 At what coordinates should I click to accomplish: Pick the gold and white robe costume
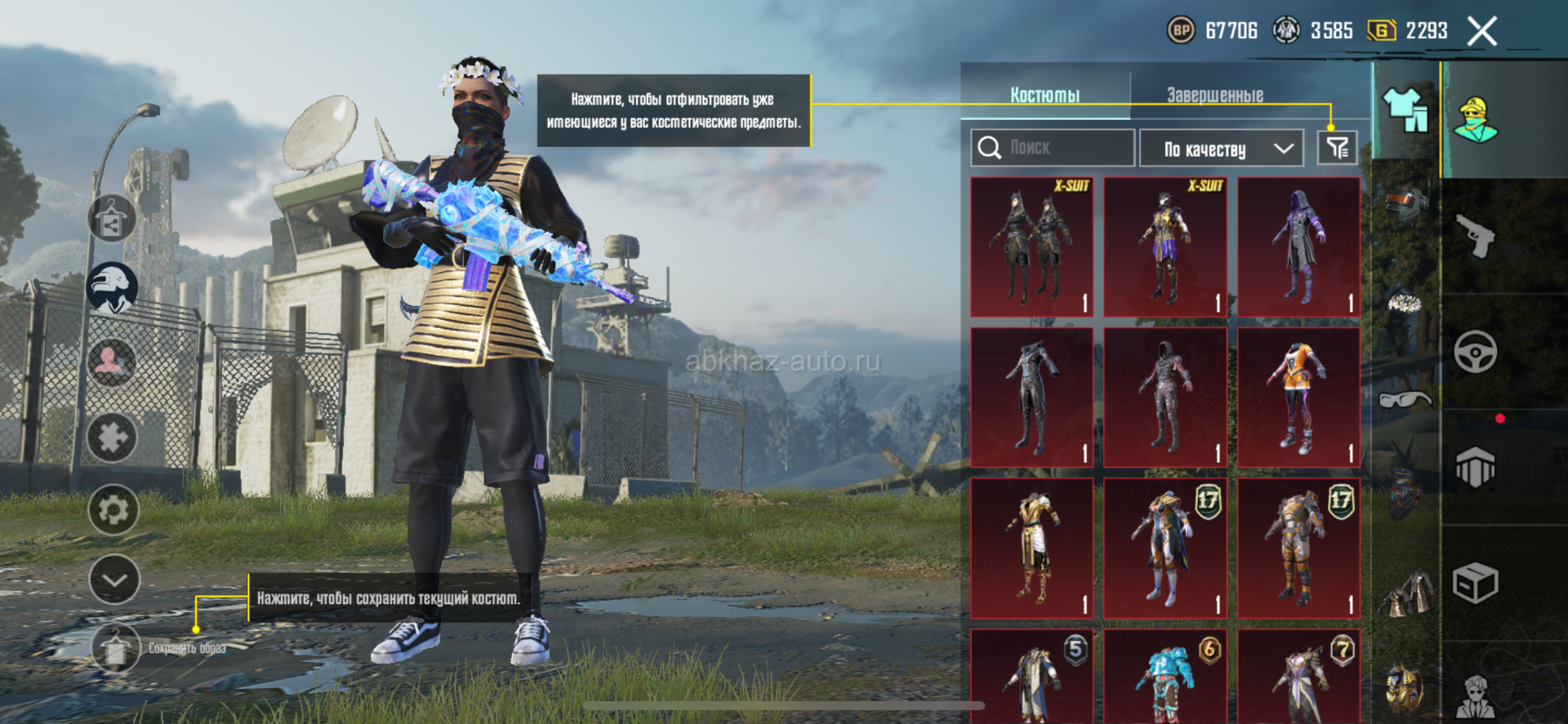(x=1031, y=549)
